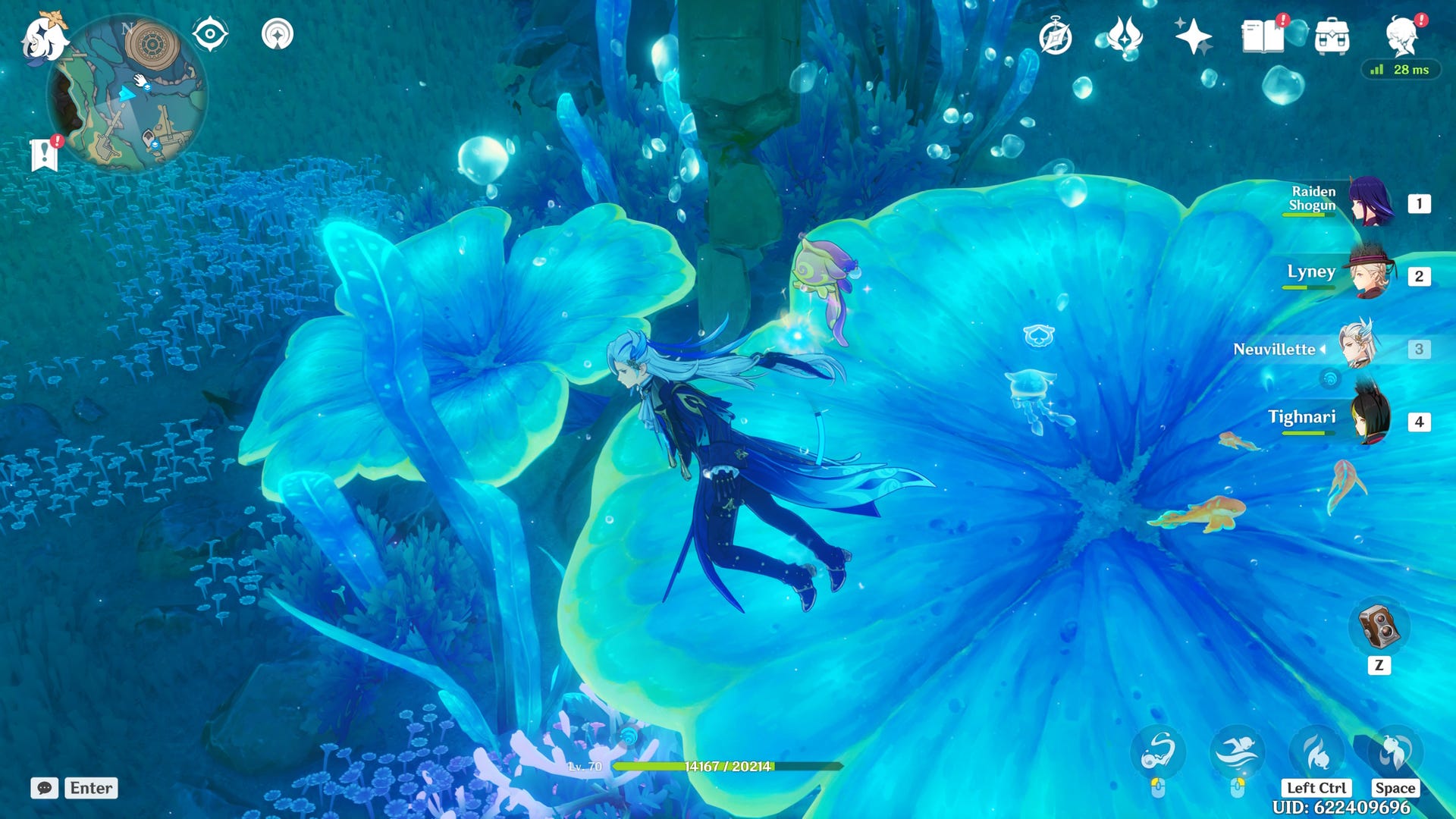Click the eye-shaped vision icon near the minimap

(210, 33)
